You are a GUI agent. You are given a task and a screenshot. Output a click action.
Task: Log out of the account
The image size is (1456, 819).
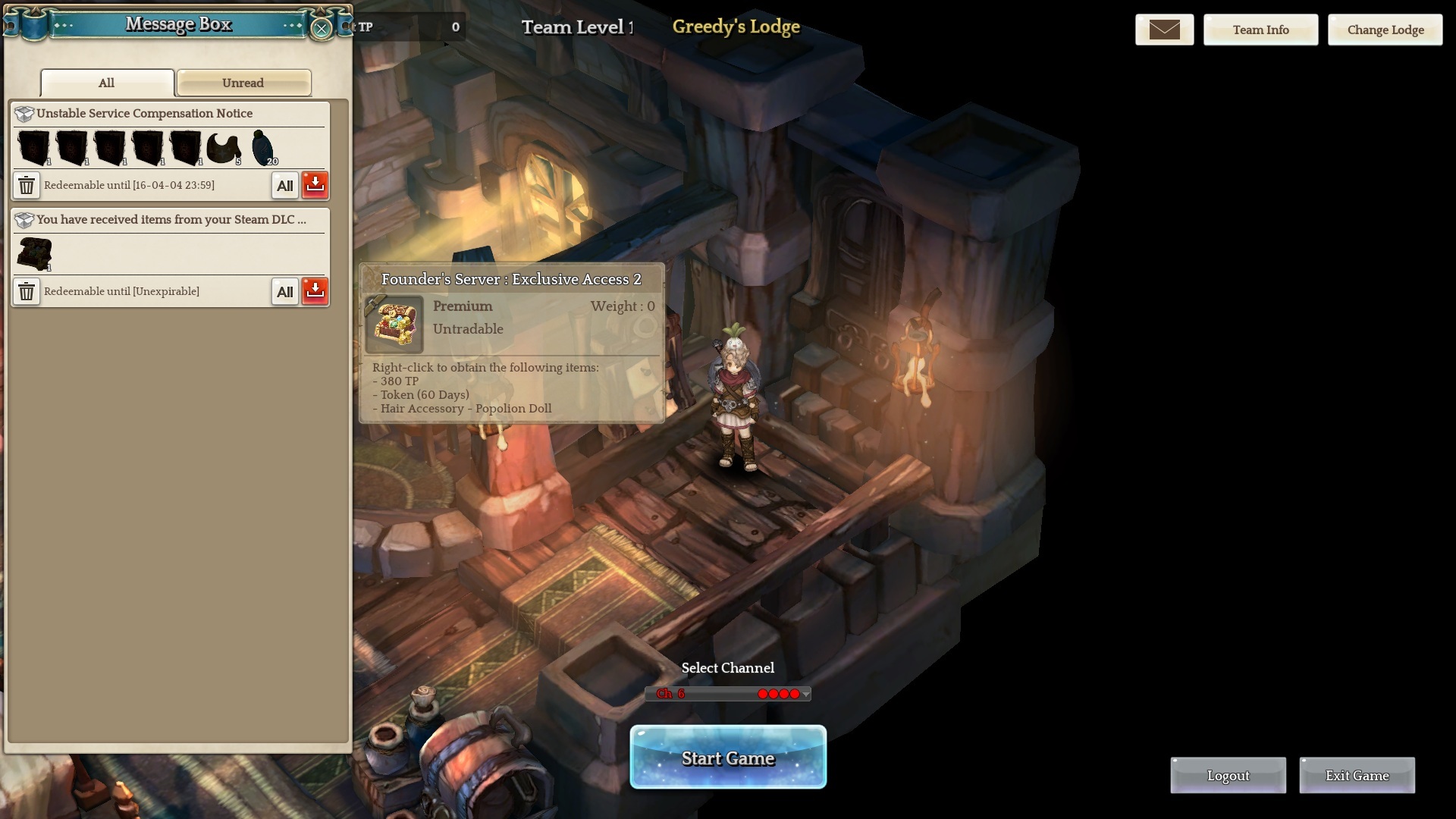(x=1228, y=775)
